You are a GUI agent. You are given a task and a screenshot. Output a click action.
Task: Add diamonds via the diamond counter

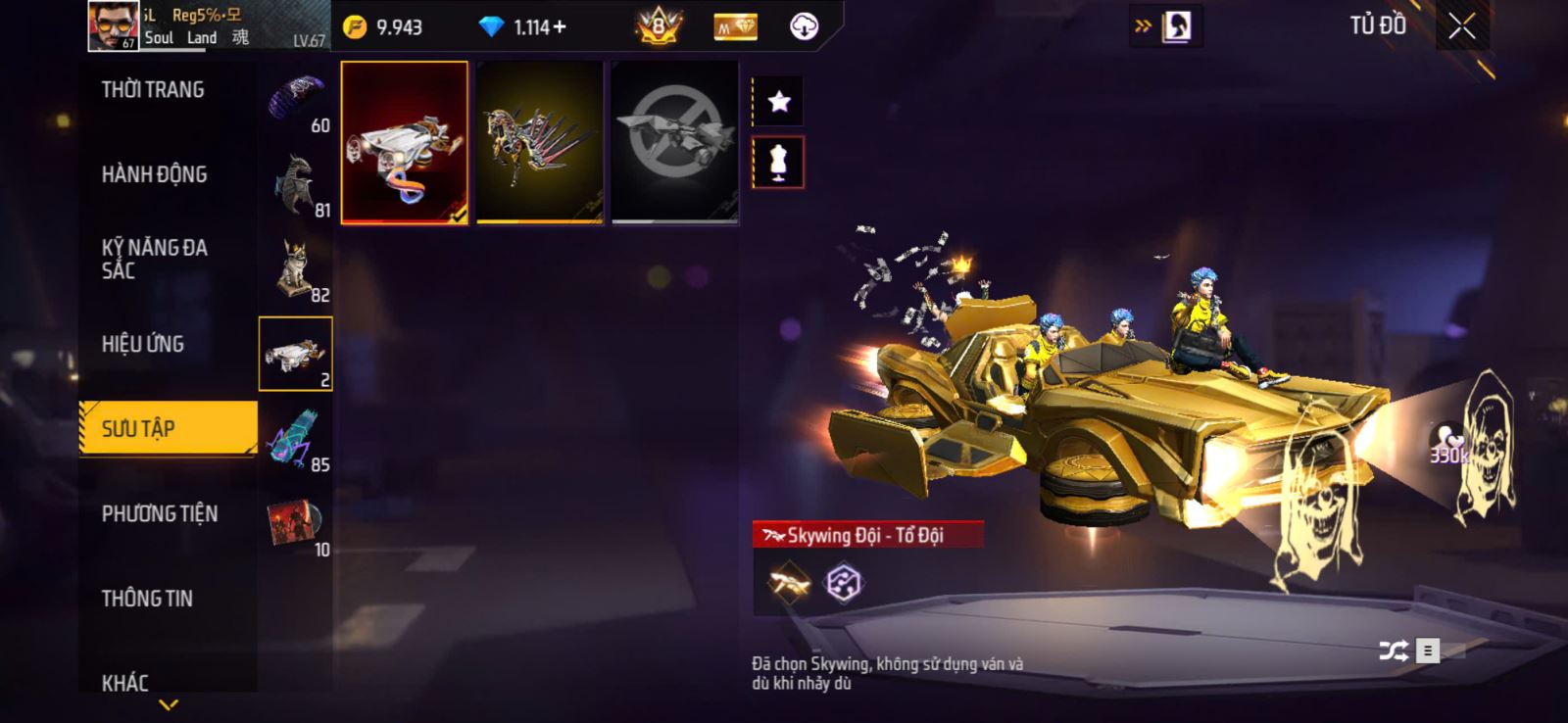pos(529,27)
